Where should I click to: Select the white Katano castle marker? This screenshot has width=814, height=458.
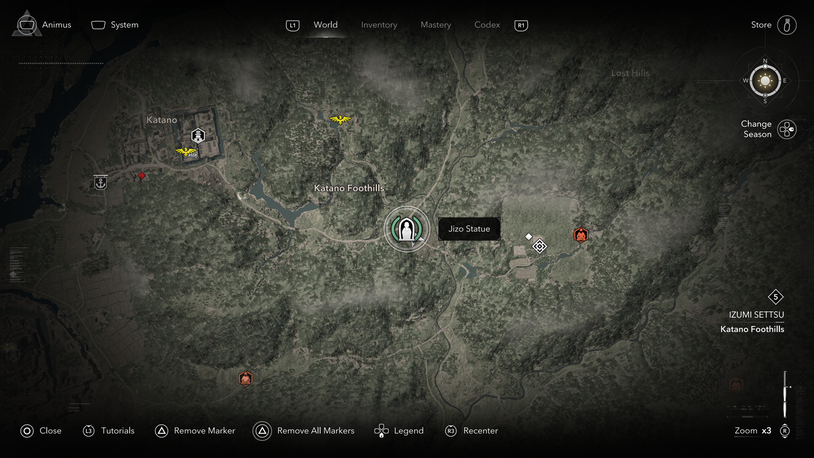(x=198, y=135)
